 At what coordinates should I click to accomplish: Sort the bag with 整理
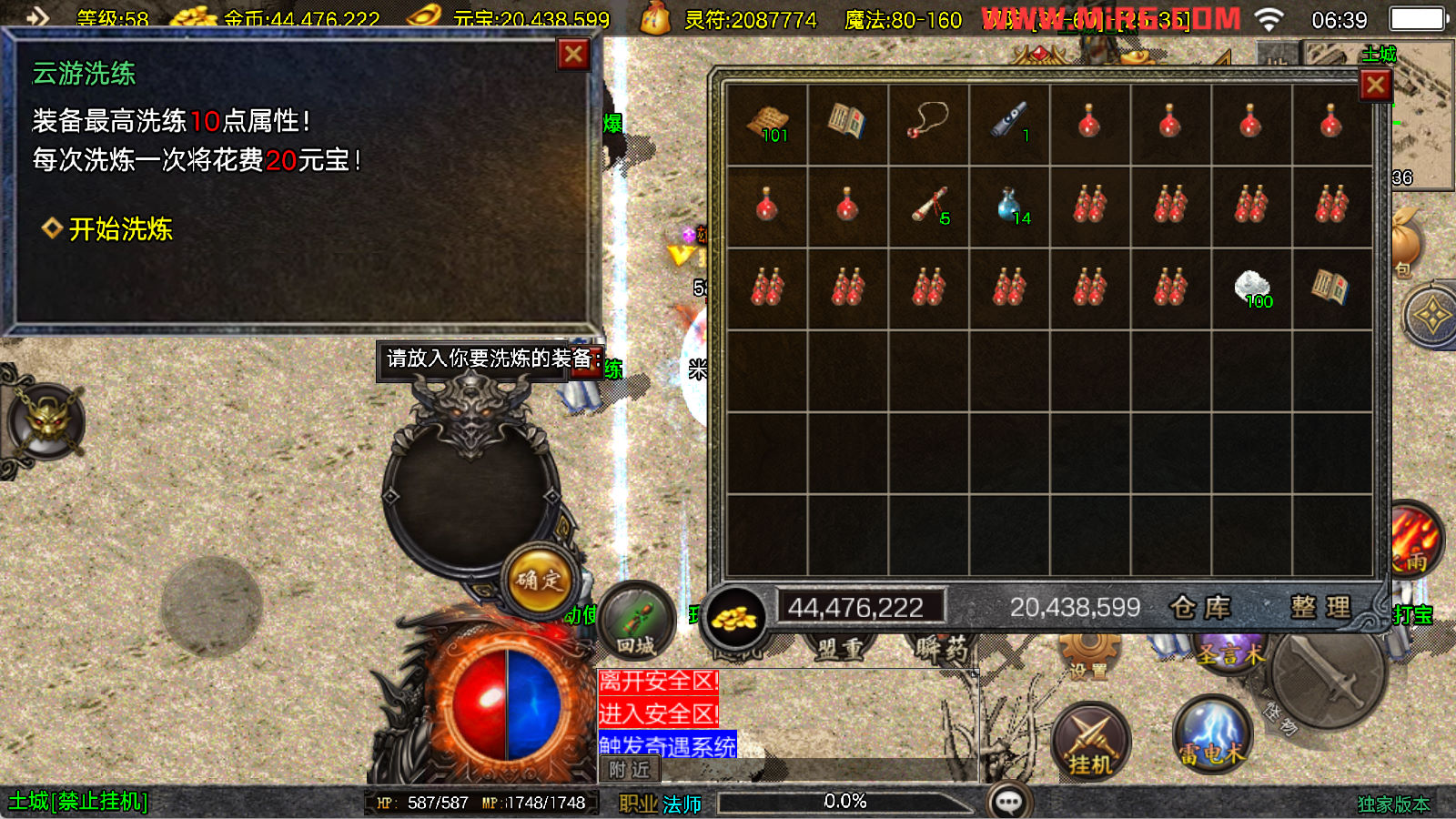[x=1319, y=607]
